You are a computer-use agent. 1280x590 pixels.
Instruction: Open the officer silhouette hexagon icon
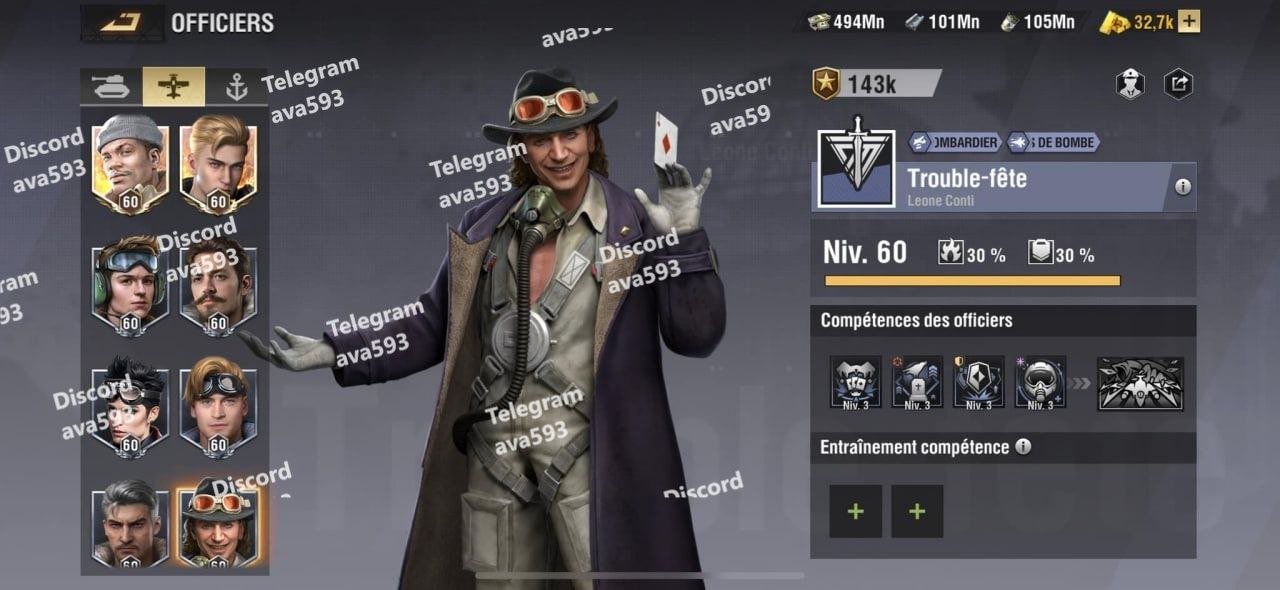[x=1130, y=84]
